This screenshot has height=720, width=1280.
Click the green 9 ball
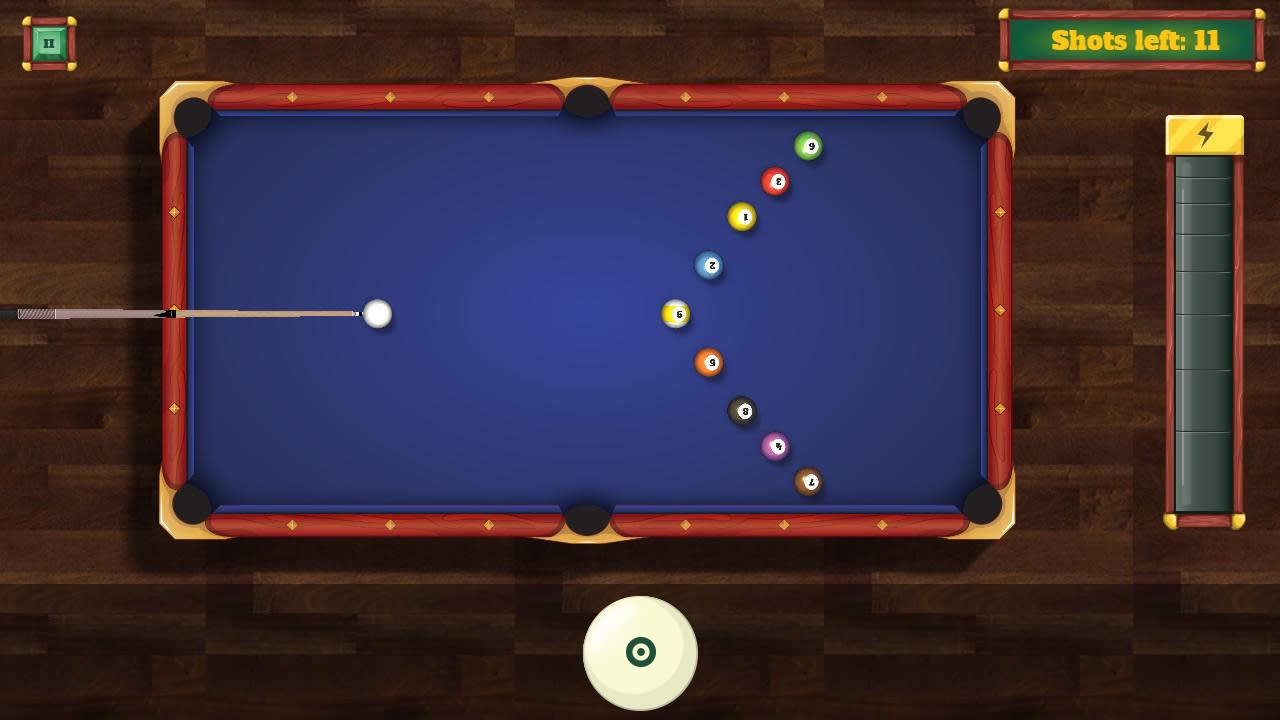coord(810,146)
